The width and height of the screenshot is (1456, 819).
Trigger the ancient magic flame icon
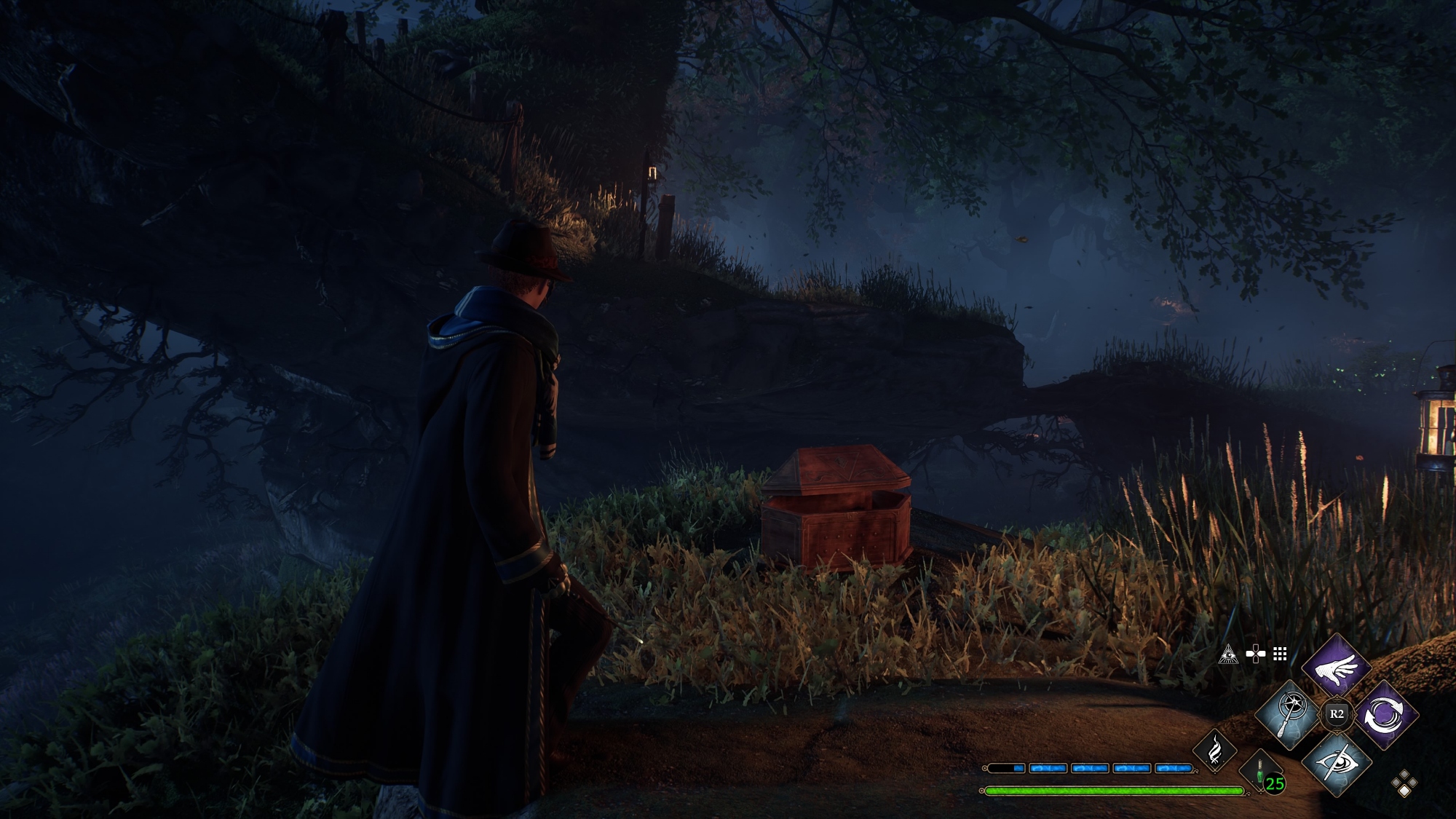pyautogui.click(x=1214, y=749)
